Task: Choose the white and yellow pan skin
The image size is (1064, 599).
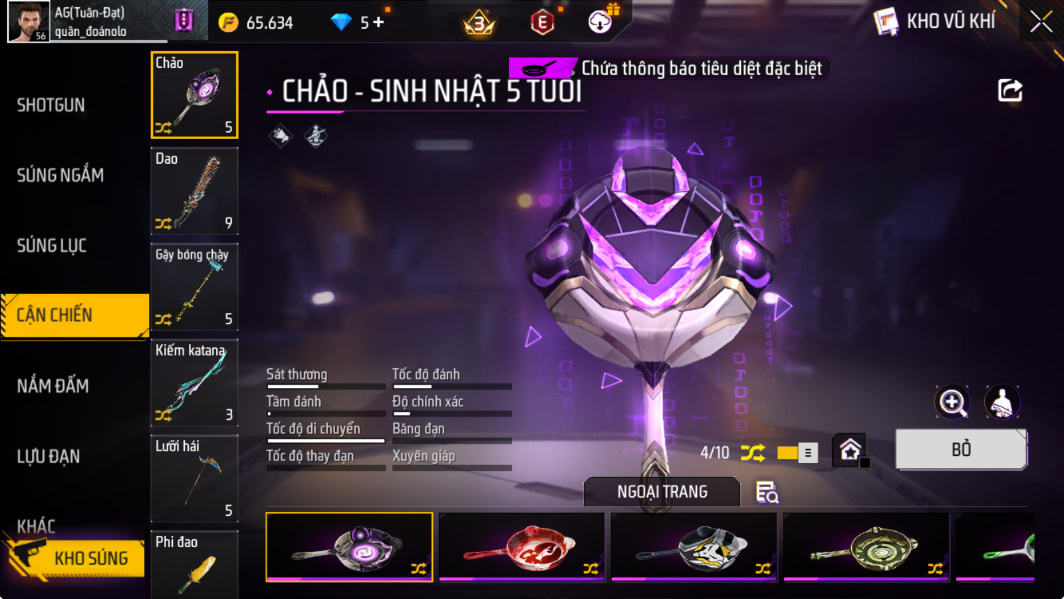Action: click(693, 546)
